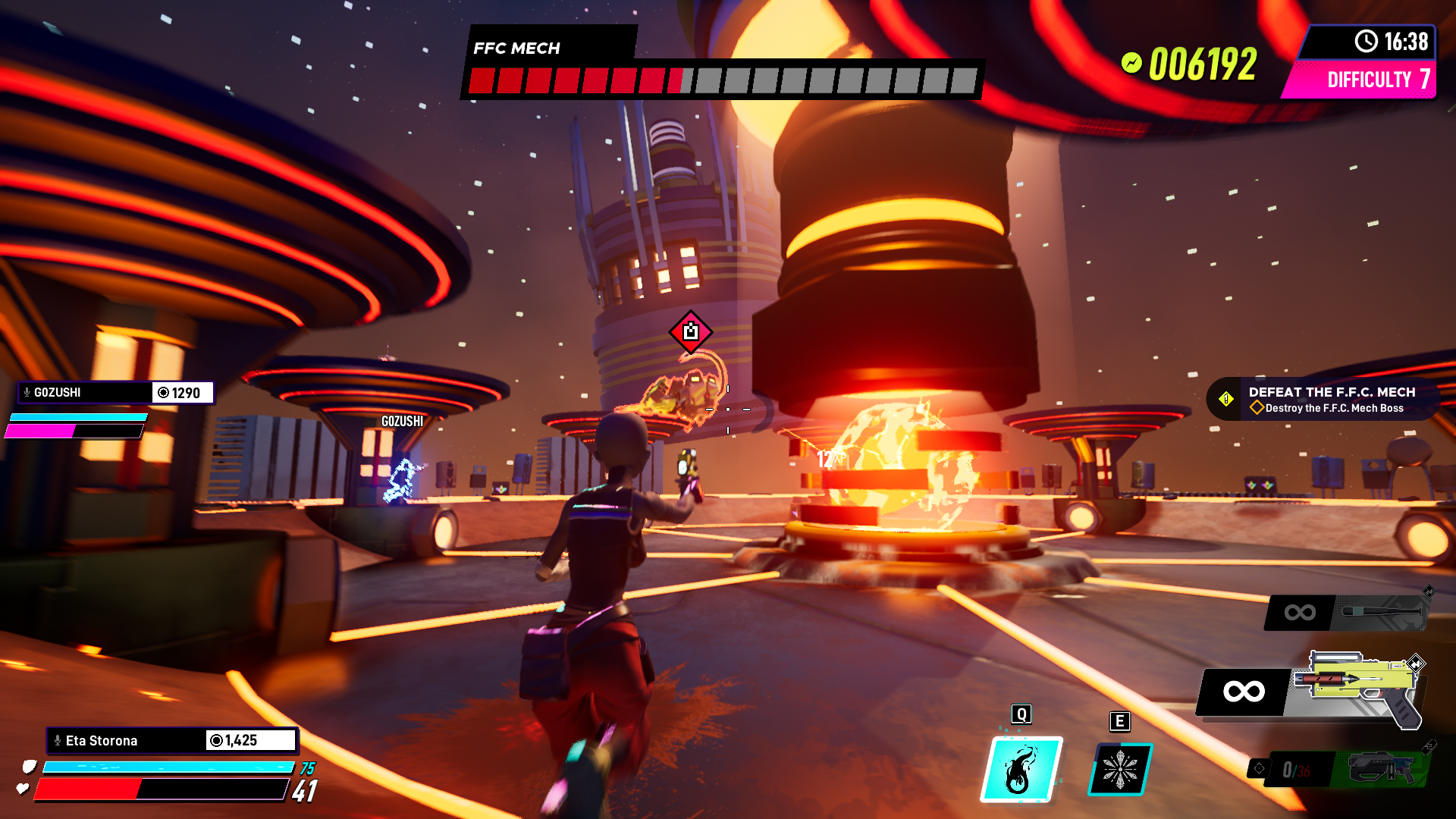Activate the snowflake burst ability icon
1456x819 pixels.
pos(1120,770)
